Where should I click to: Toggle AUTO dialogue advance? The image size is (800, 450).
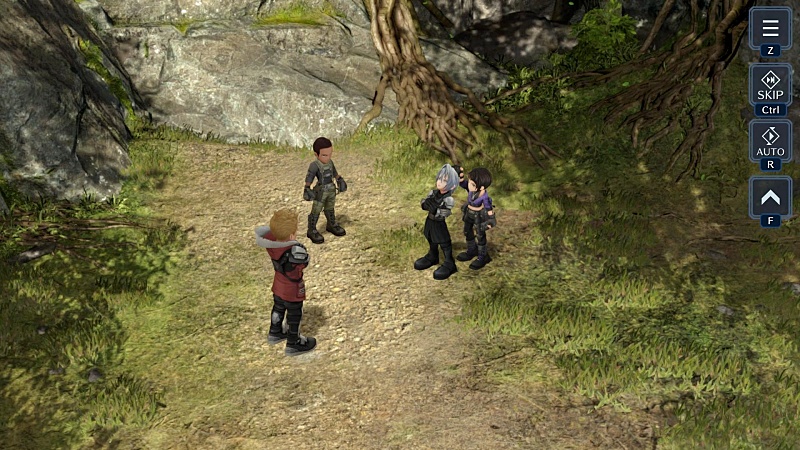pos(770,141)
